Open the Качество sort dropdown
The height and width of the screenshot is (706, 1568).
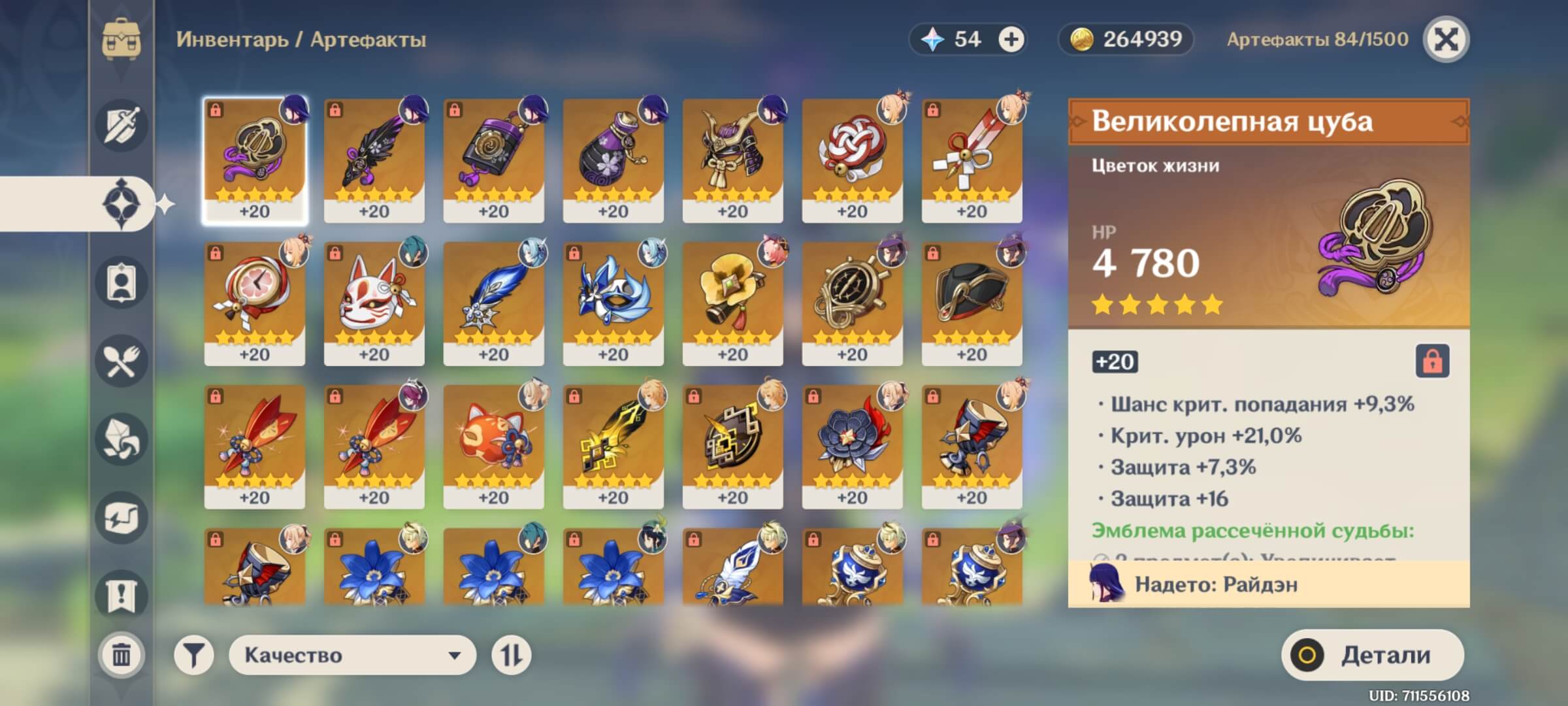coord(352,655)
